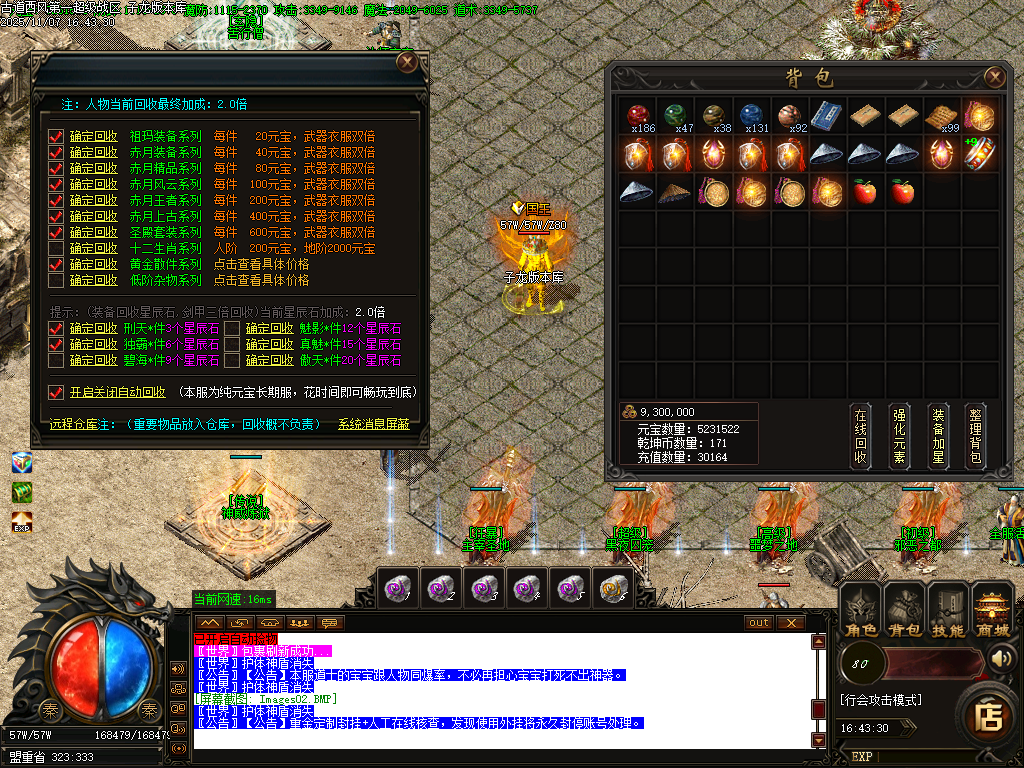Close the chat box with the X button

[x=791, y=622]
